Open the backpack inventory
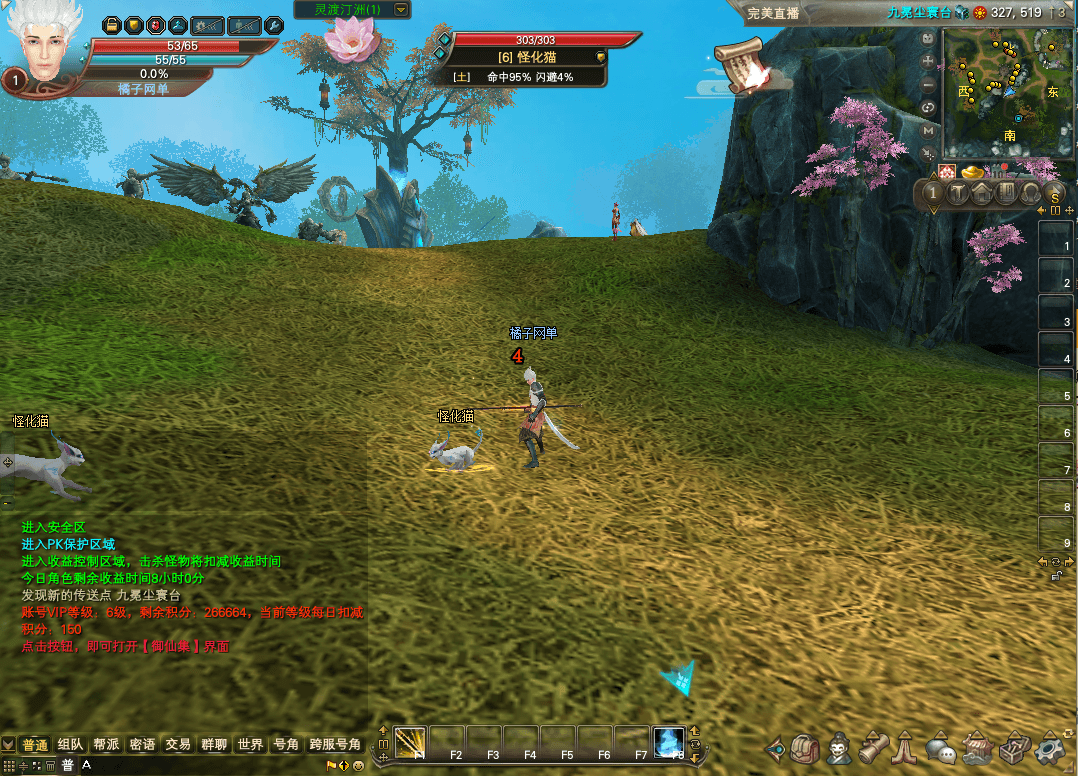The width and height of the screenshot is (1078, 776). [x=805, y=747]
